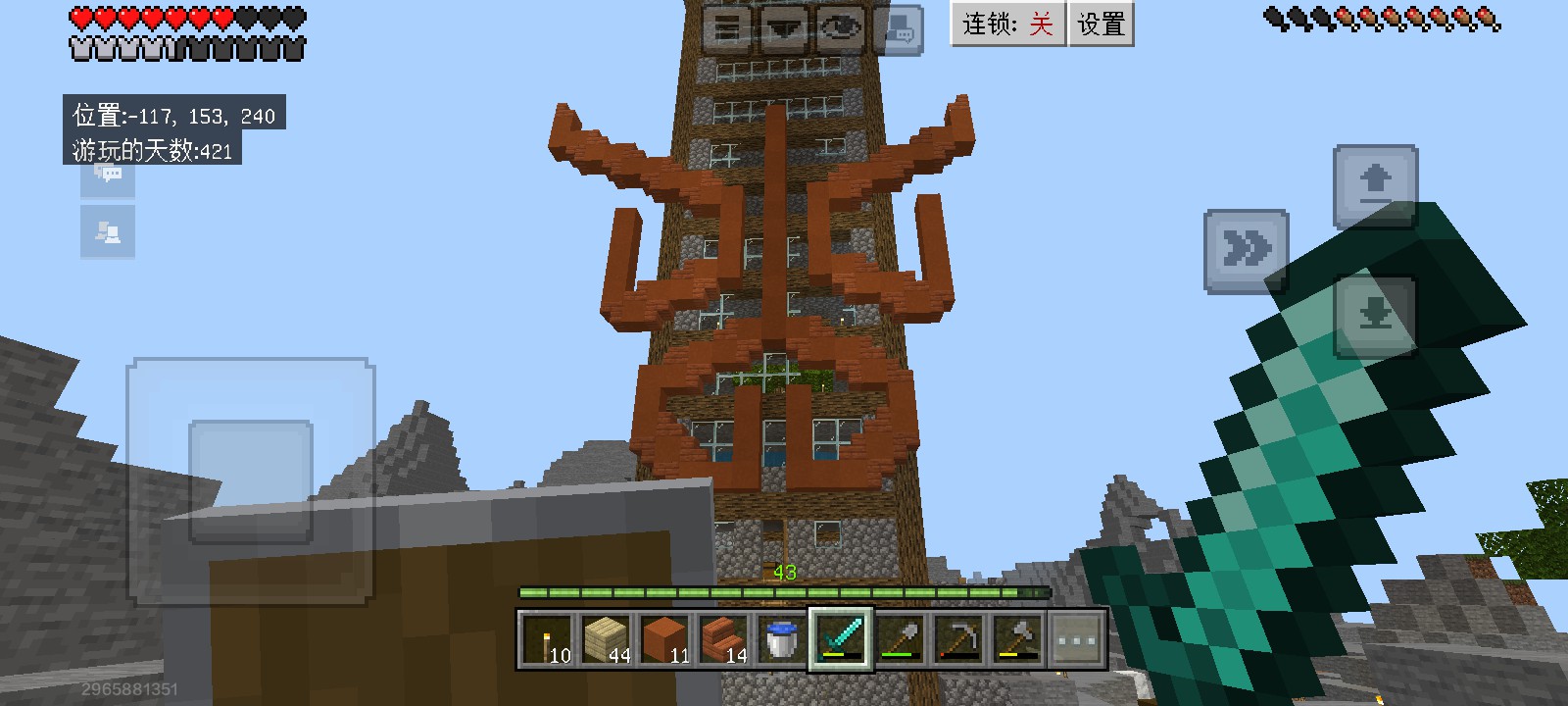Select the axe hotbar slot
Screen dimensions: 1568x706
coord(1016,639)
